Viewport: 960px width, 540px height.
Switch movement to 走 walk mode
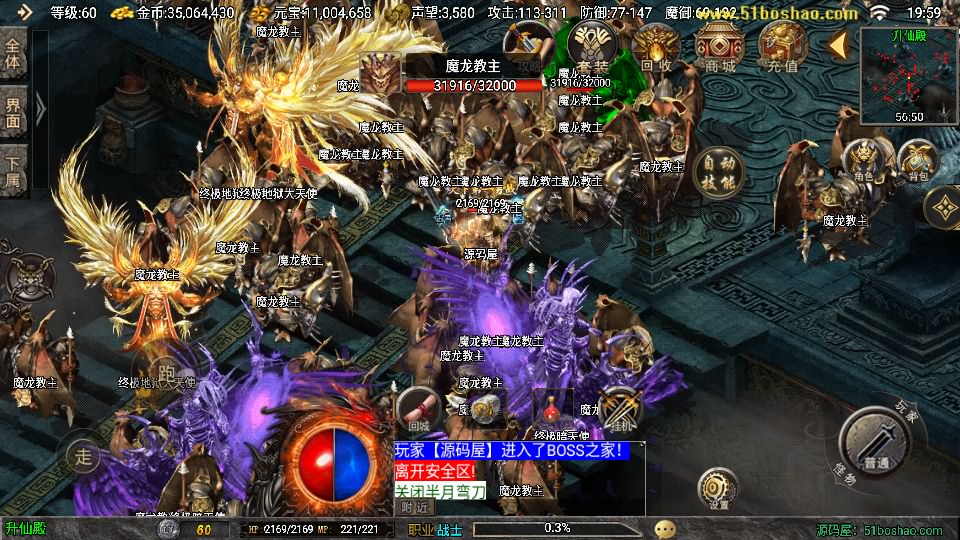pyautogui.click(x=83, y=457)
